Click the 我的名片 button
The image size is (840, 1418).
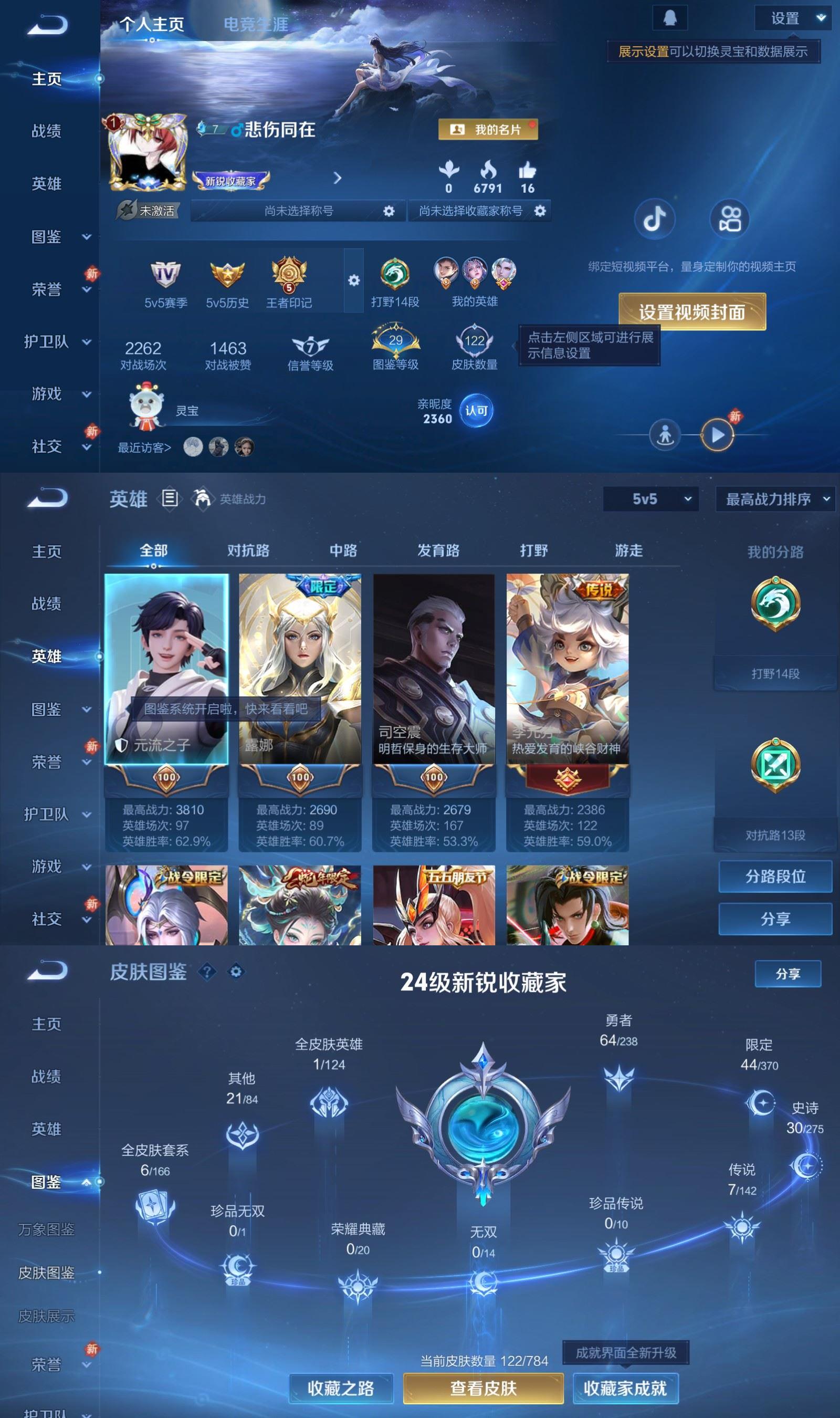click(489, 130)
